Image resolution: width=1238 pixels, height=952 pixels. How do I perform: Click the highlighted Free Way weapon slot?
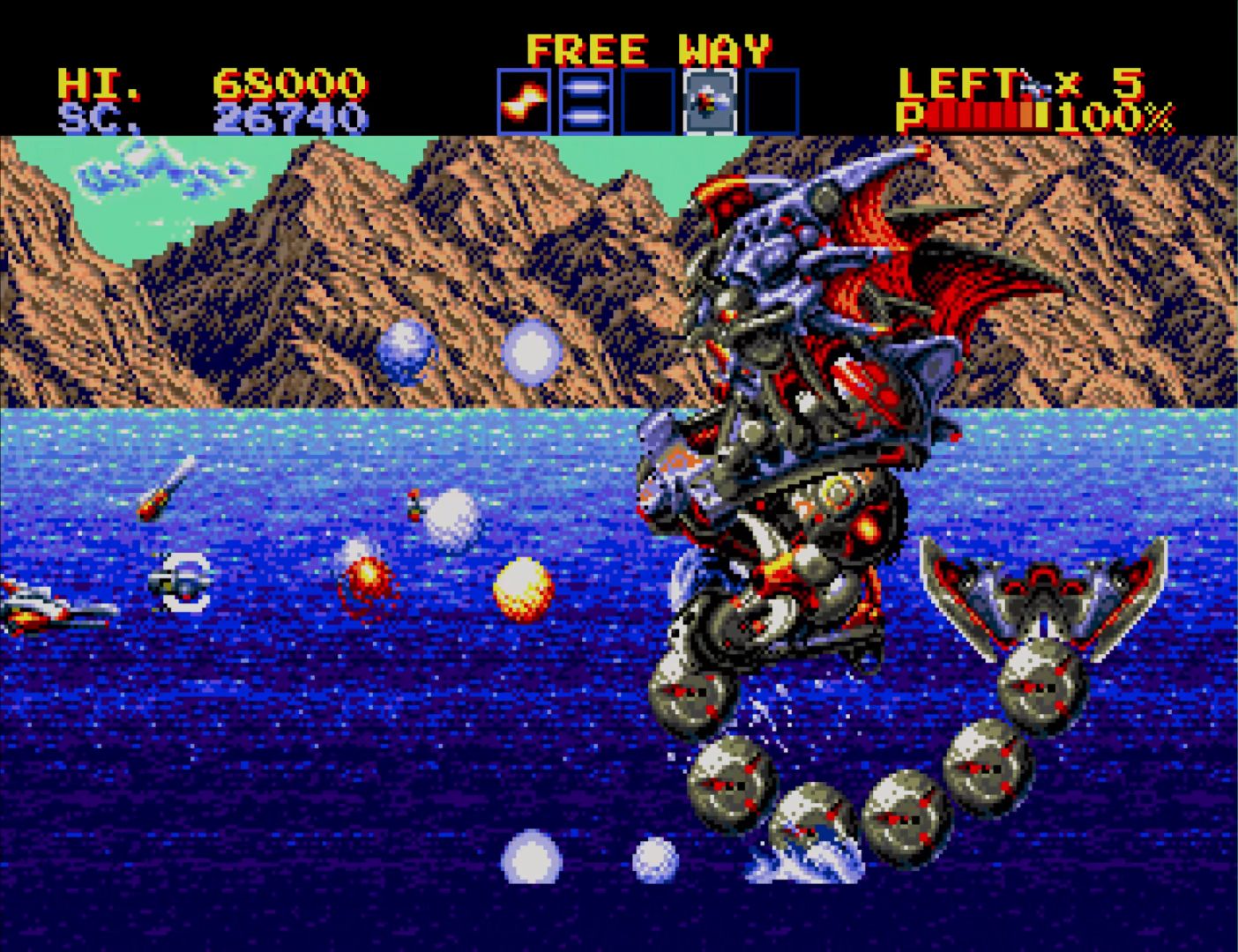pos(710,102)
